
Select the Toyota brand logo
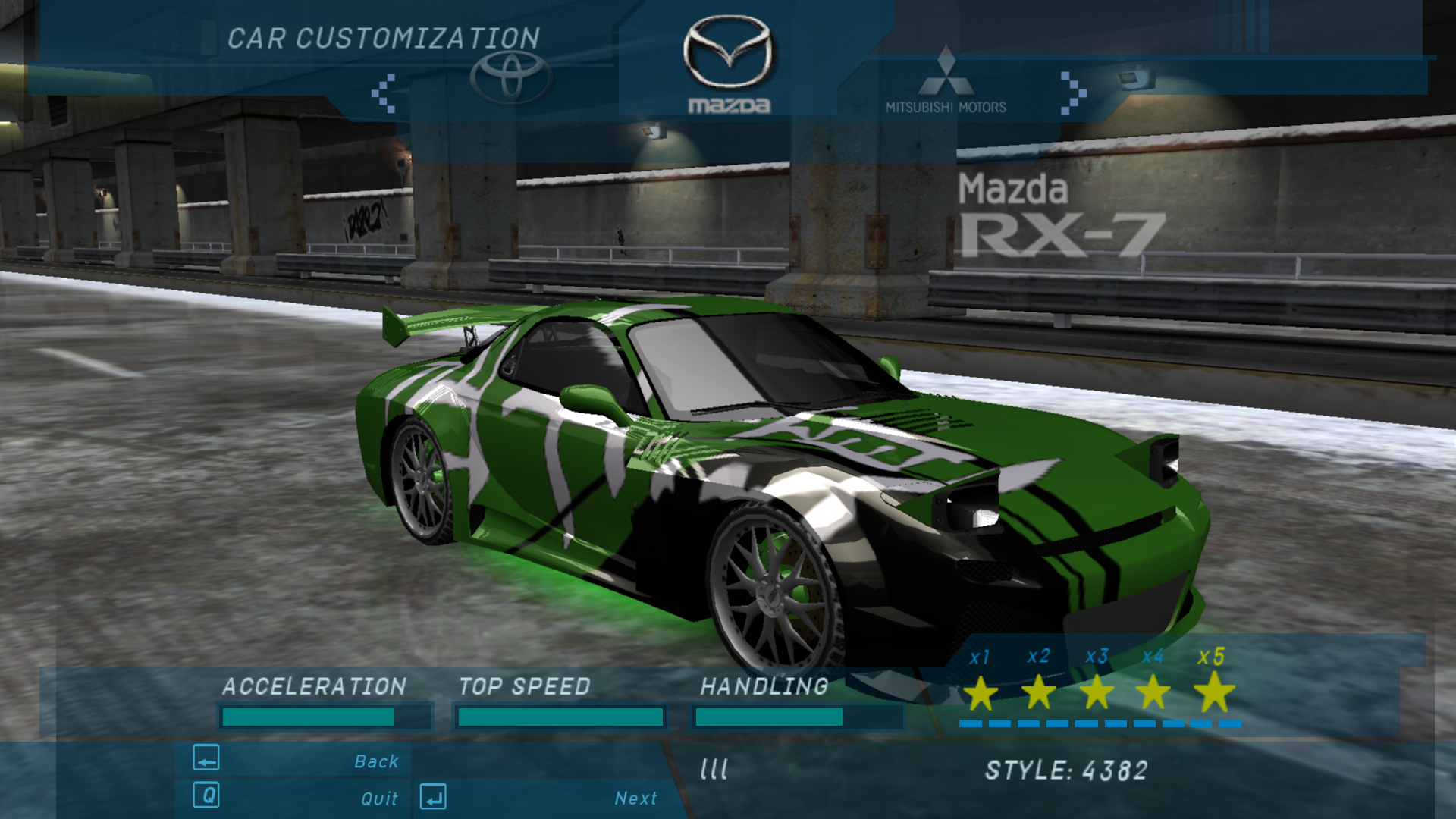pos(510,76)
